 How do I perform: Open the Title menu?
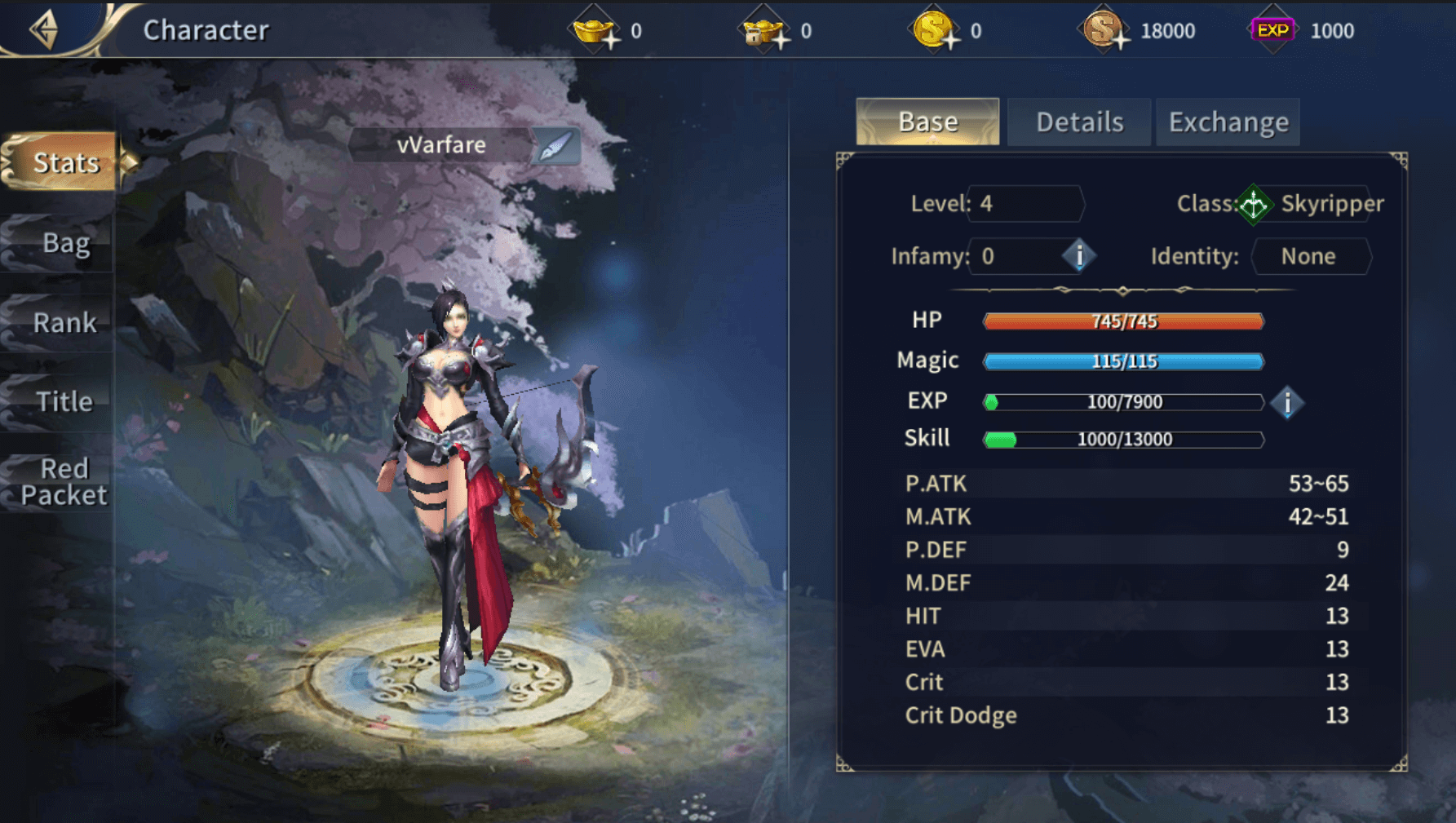64,401
